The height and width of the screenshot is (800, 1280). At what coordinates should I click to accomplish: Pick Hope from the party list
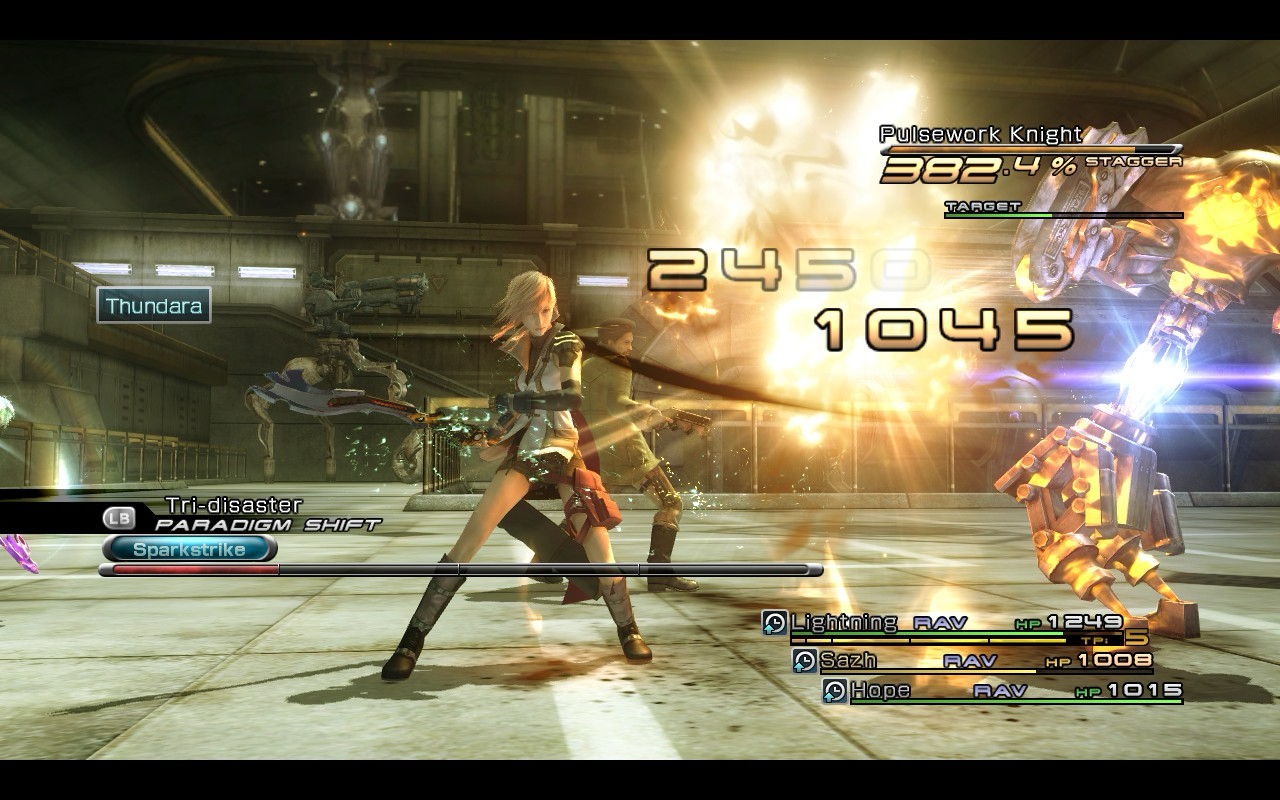[880, 690]
